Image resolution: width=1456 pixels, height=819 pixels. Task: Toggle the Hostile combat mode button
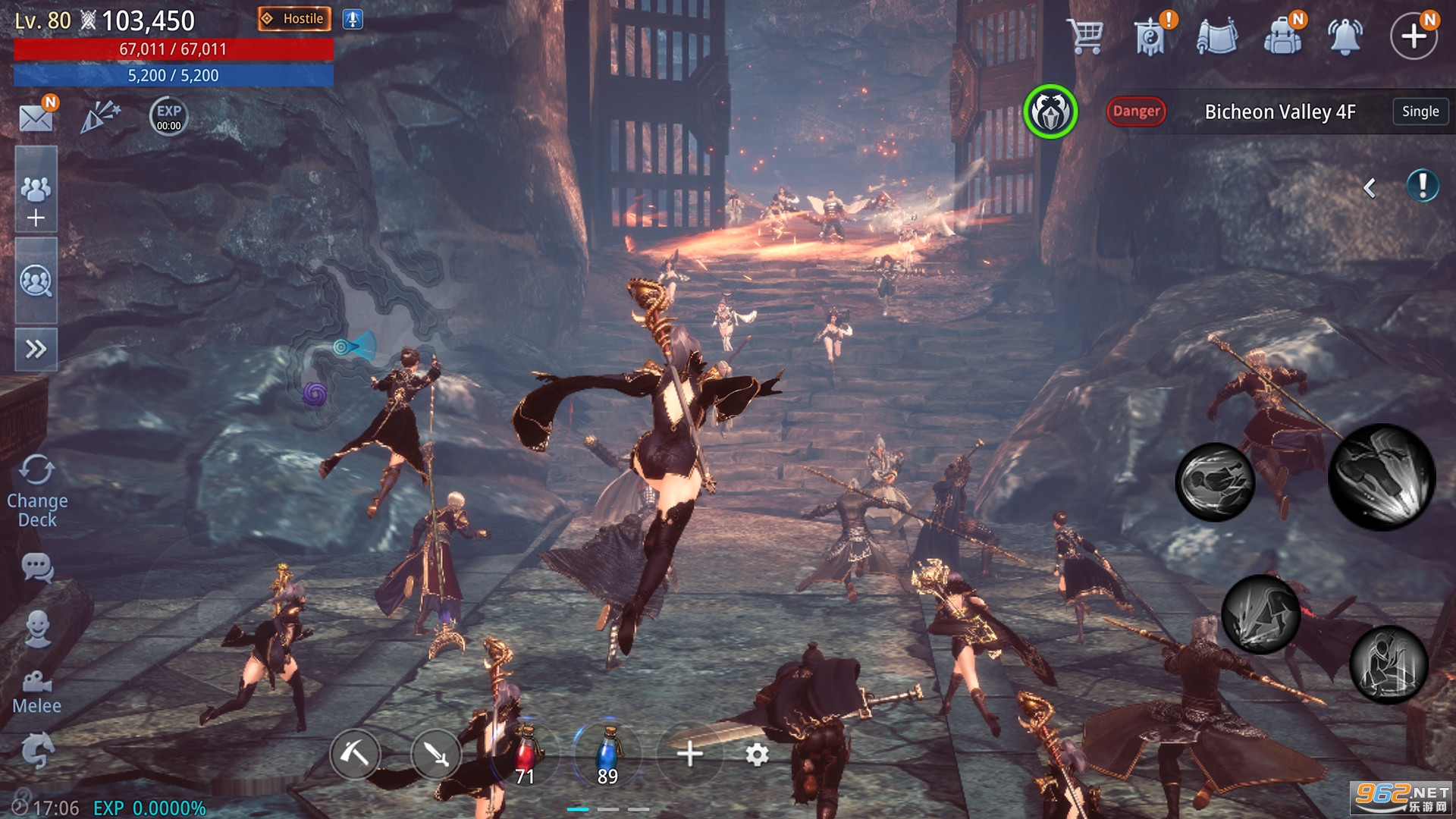(294, 19)
